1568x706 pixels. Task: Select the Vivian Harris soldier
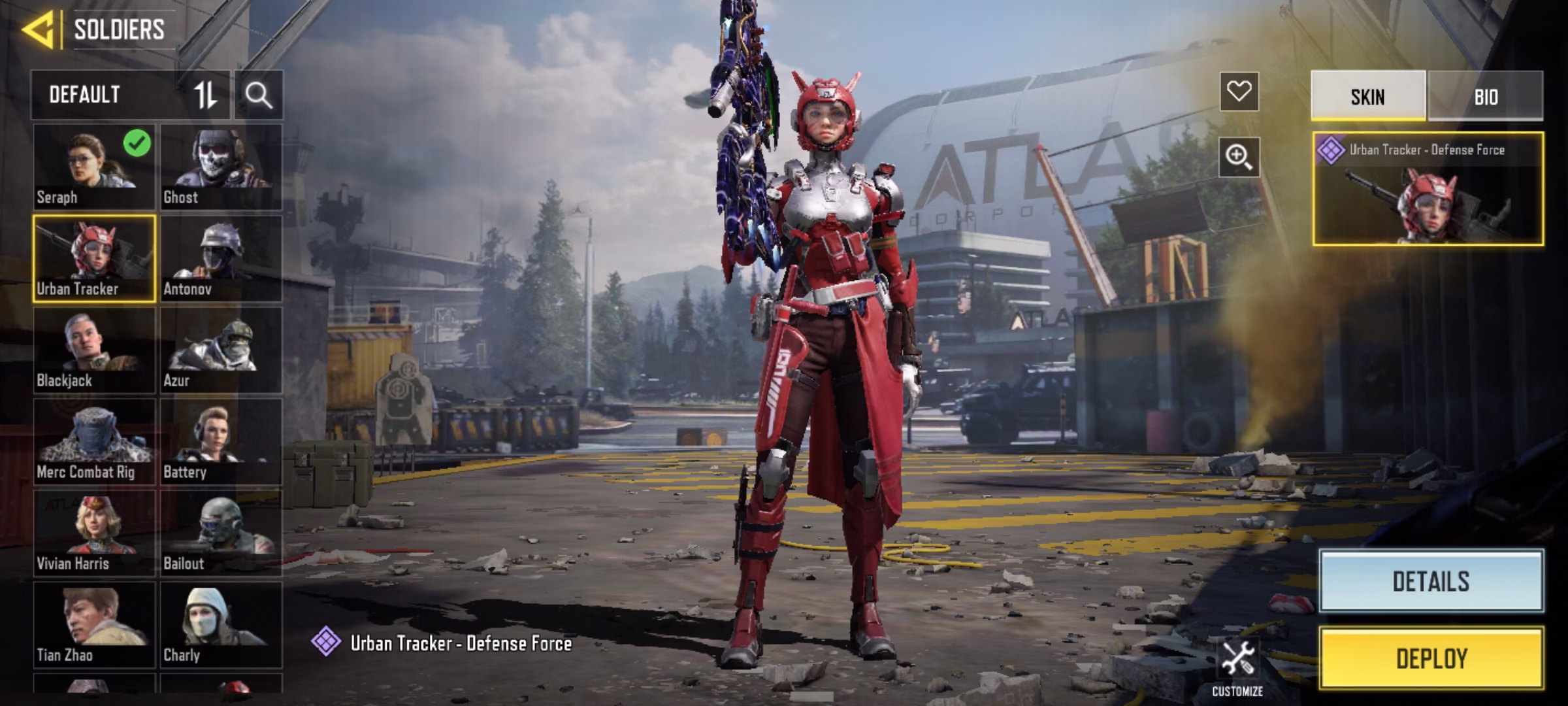tap(94, 533)
